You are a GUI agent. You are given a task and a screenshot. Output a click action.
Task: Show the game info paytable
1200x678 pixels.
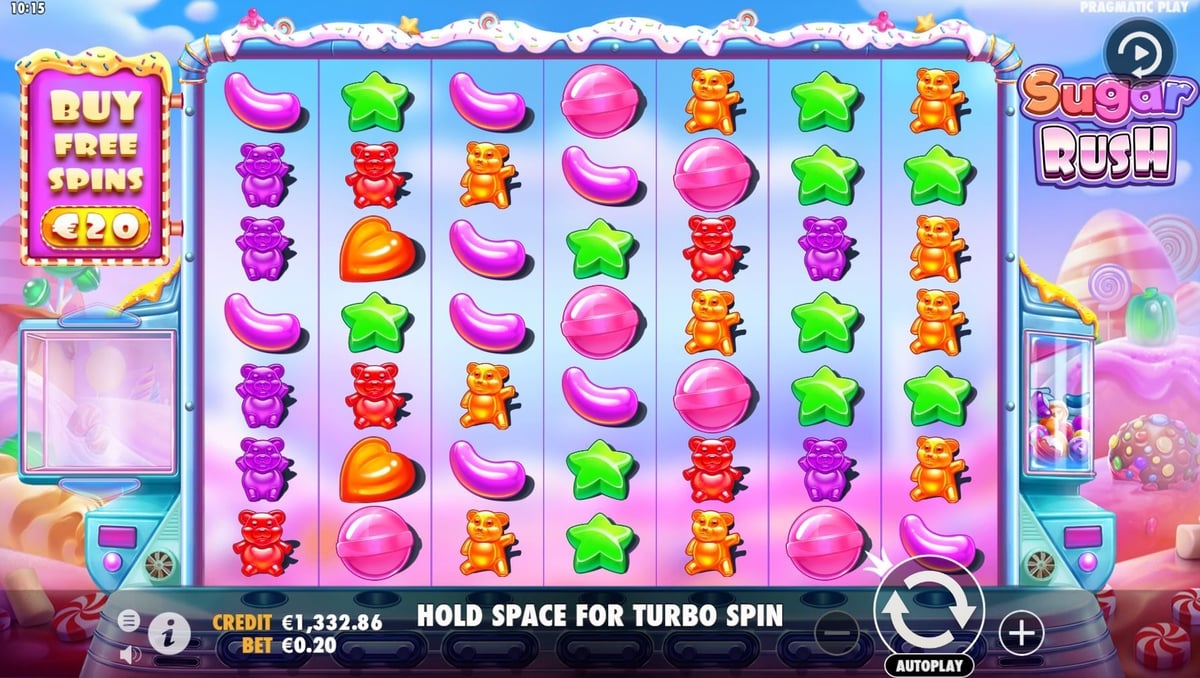[x=169, y=631]
